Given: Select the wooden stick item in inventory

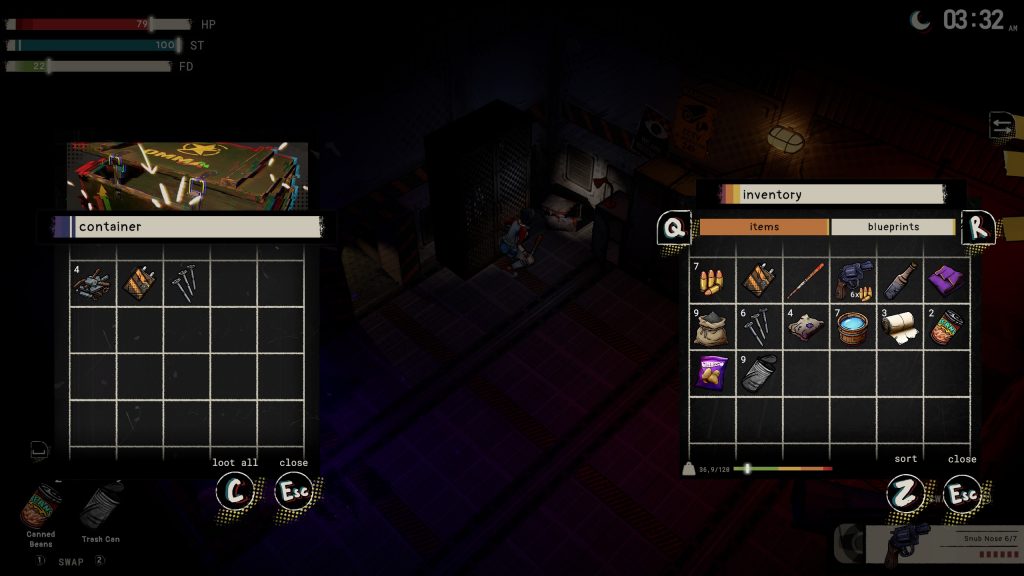Looking at the screenshot, I should [806, 281].
